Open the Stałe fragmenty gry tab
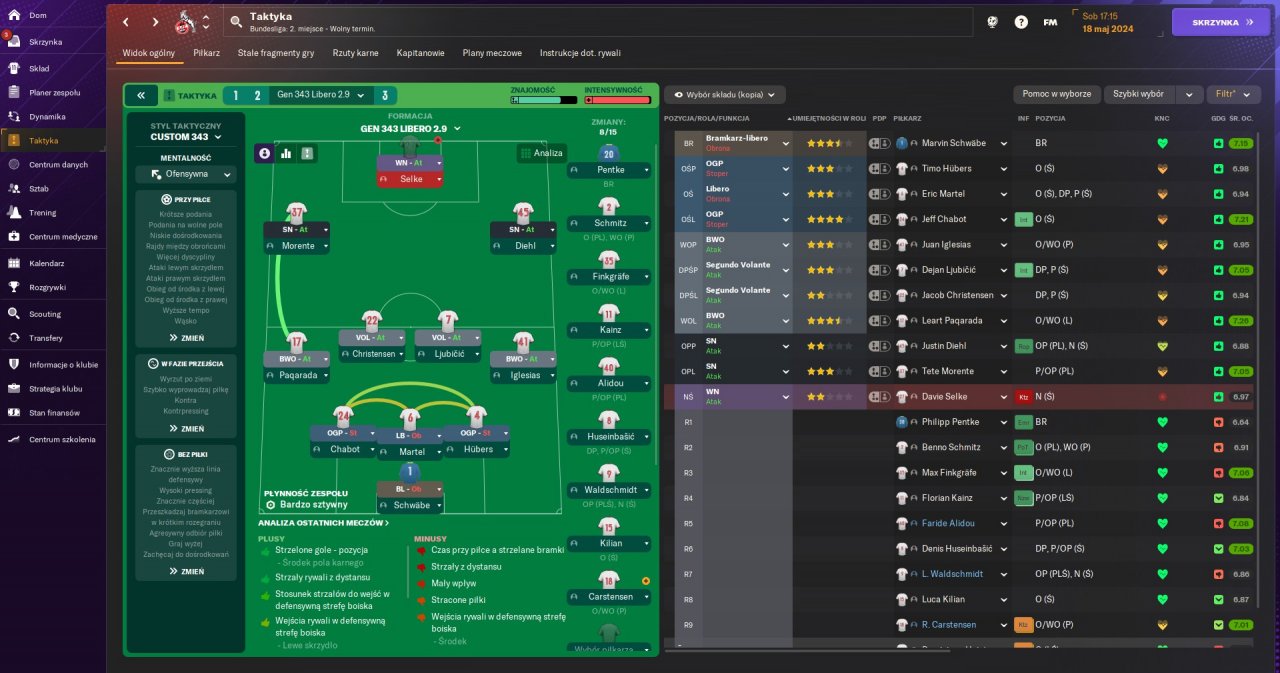1280x673 pixels. tap(275, 52)
